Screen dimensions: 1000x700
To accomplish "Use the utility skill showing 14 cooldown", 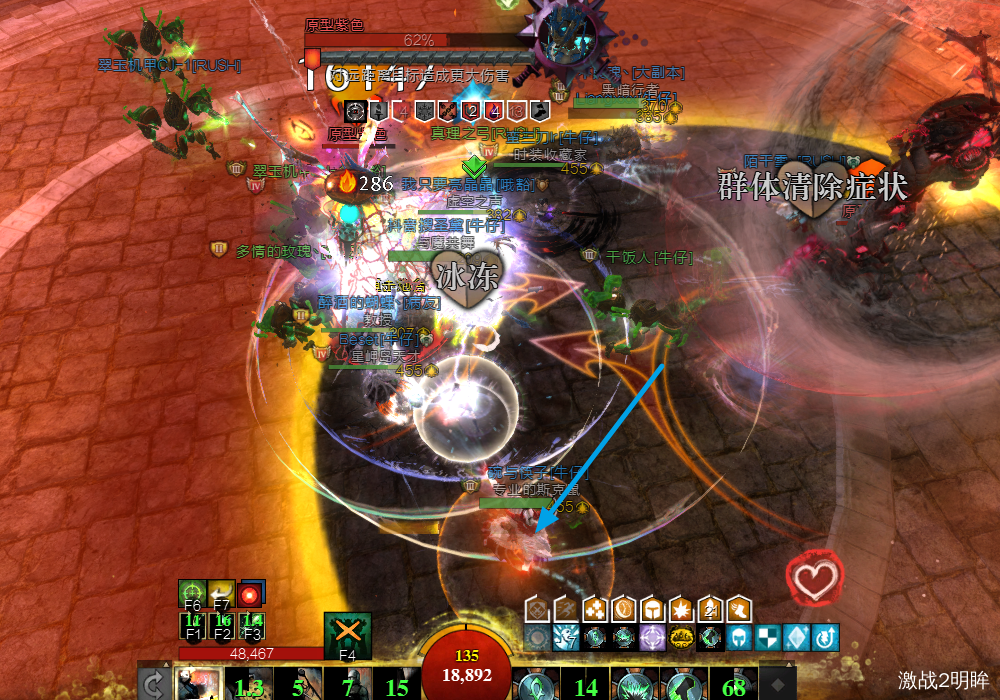I will pos(586,685).
